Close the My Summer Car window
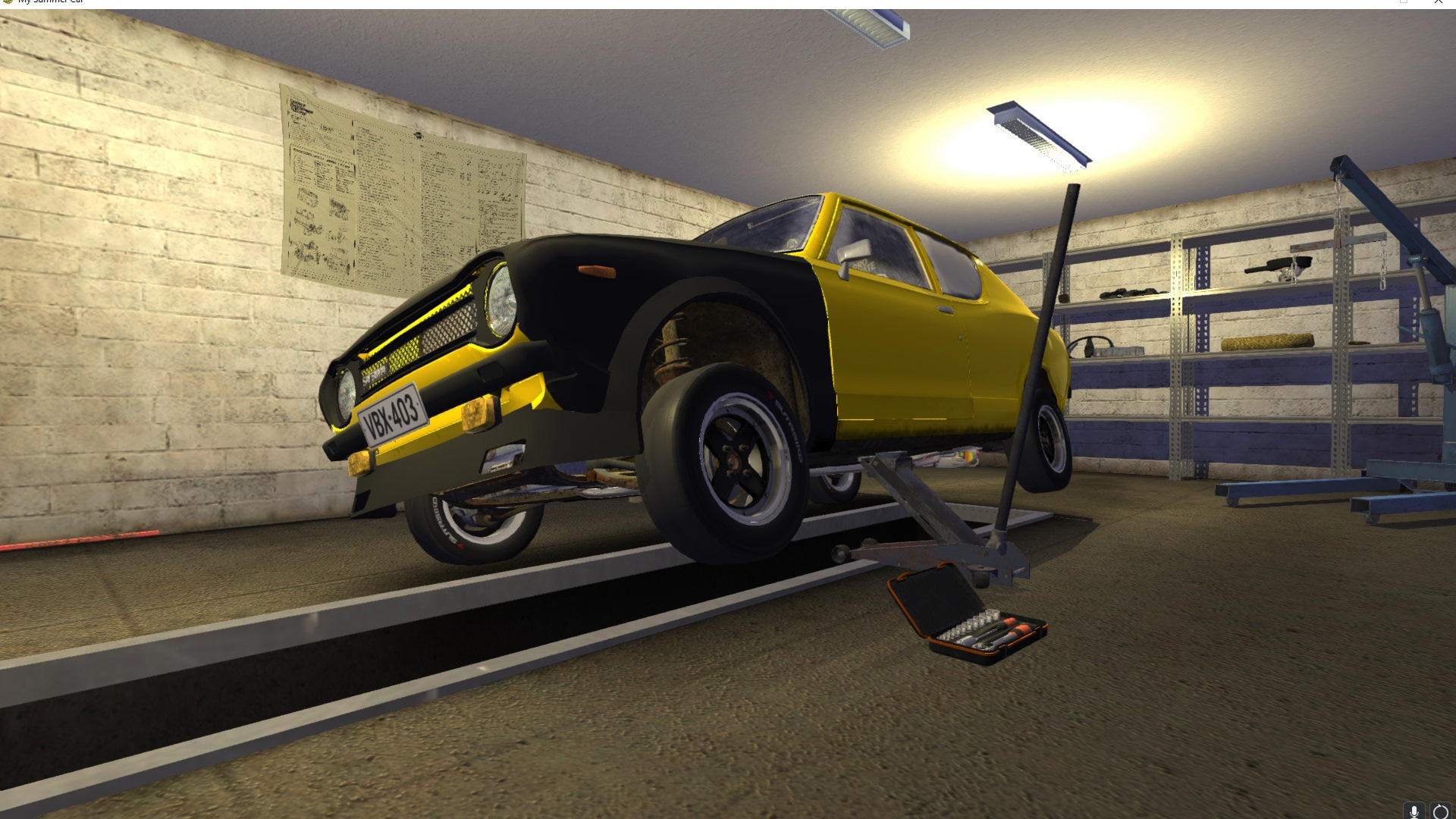 point(1439,2)
